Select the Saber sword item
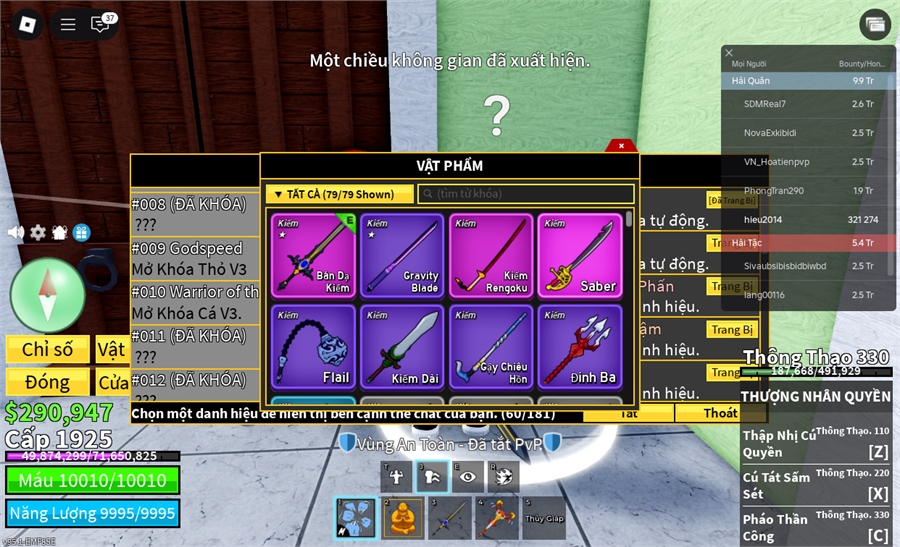This screenshot has height=547, width=900. [579, 255]
